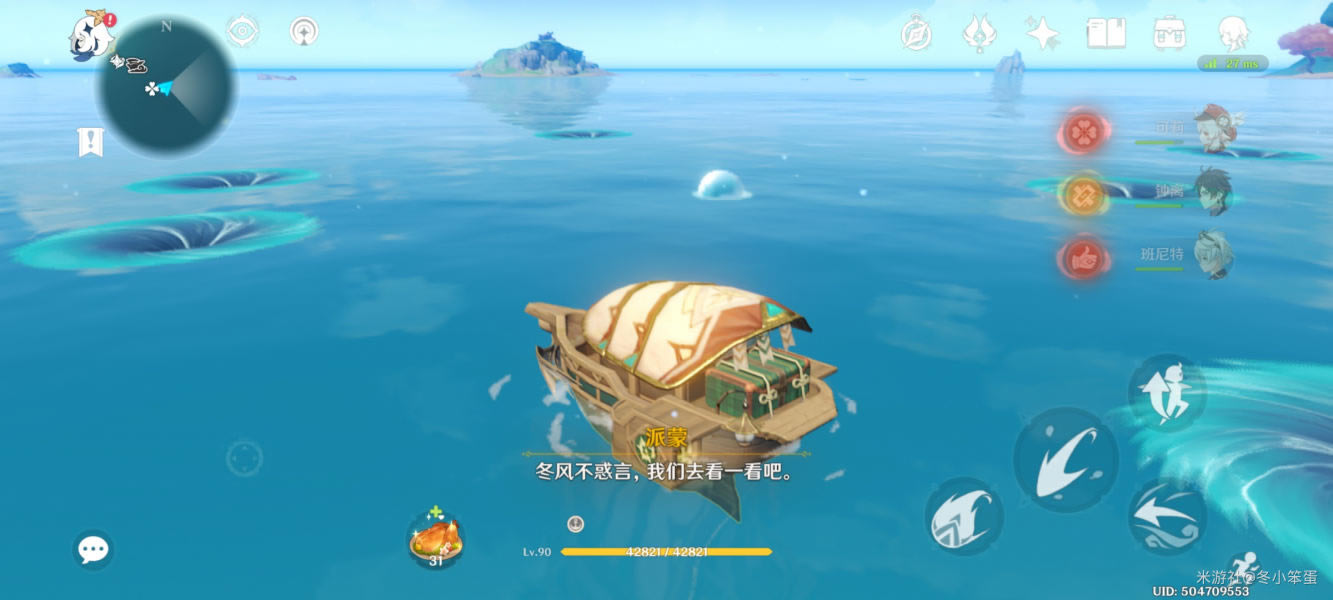
Task: Open the chat speech bubble
Action: tap(93, 549)
